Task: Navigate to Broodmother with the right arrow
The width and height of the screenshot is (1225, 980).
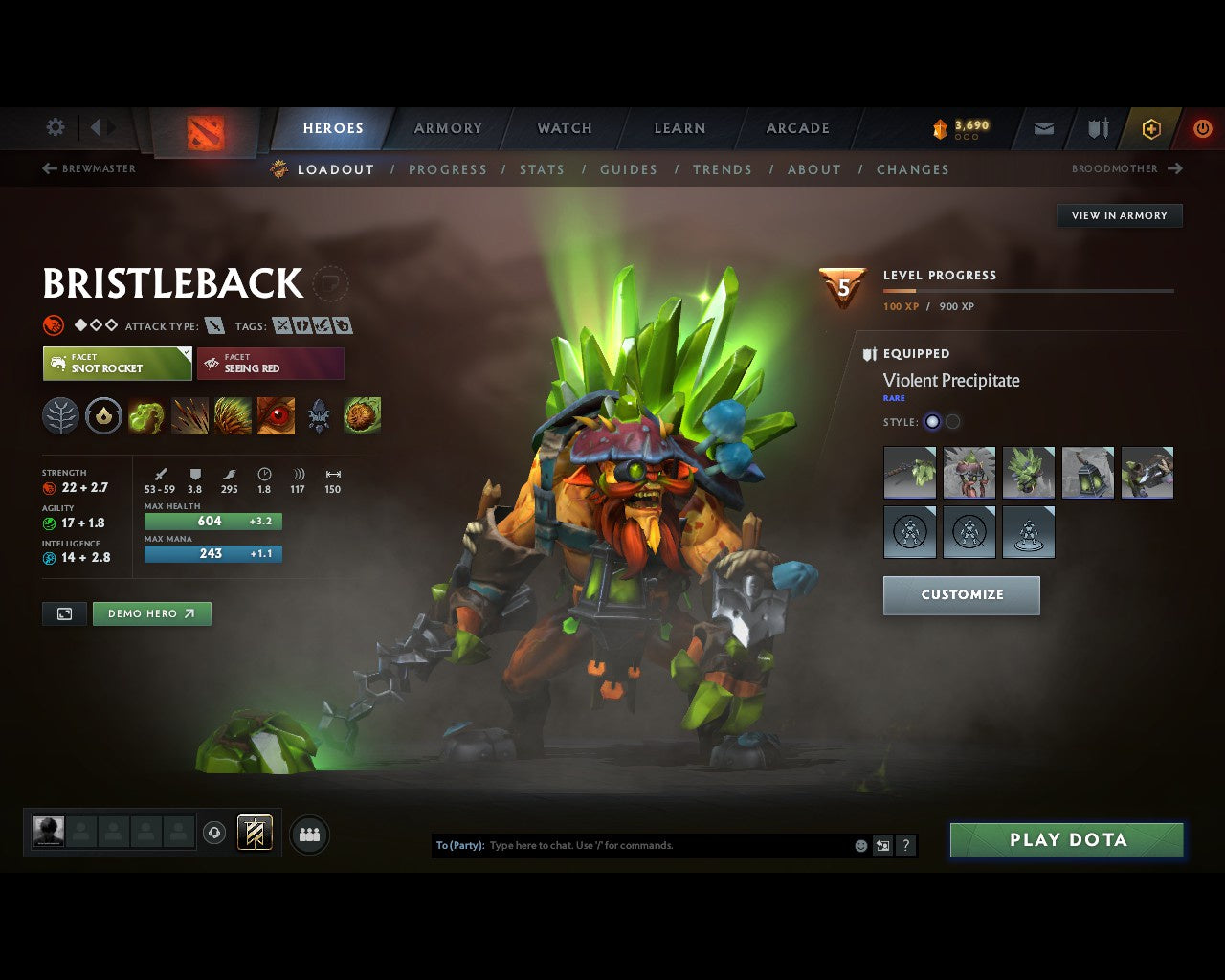Action: 1176,168
